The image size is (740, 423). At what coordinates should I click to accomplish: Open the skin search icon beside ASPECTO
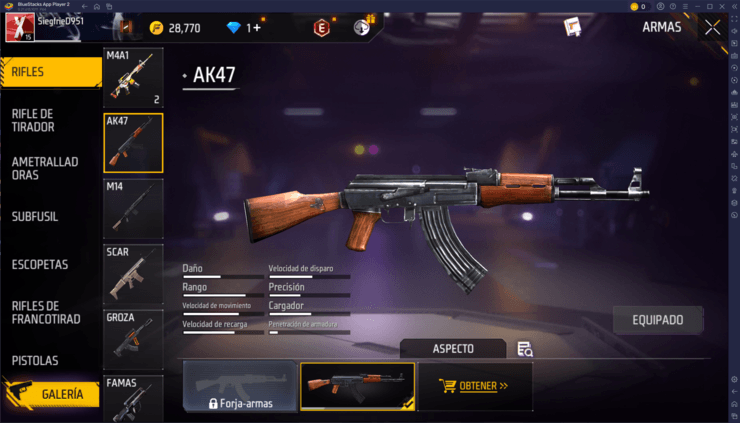[524, 349]
